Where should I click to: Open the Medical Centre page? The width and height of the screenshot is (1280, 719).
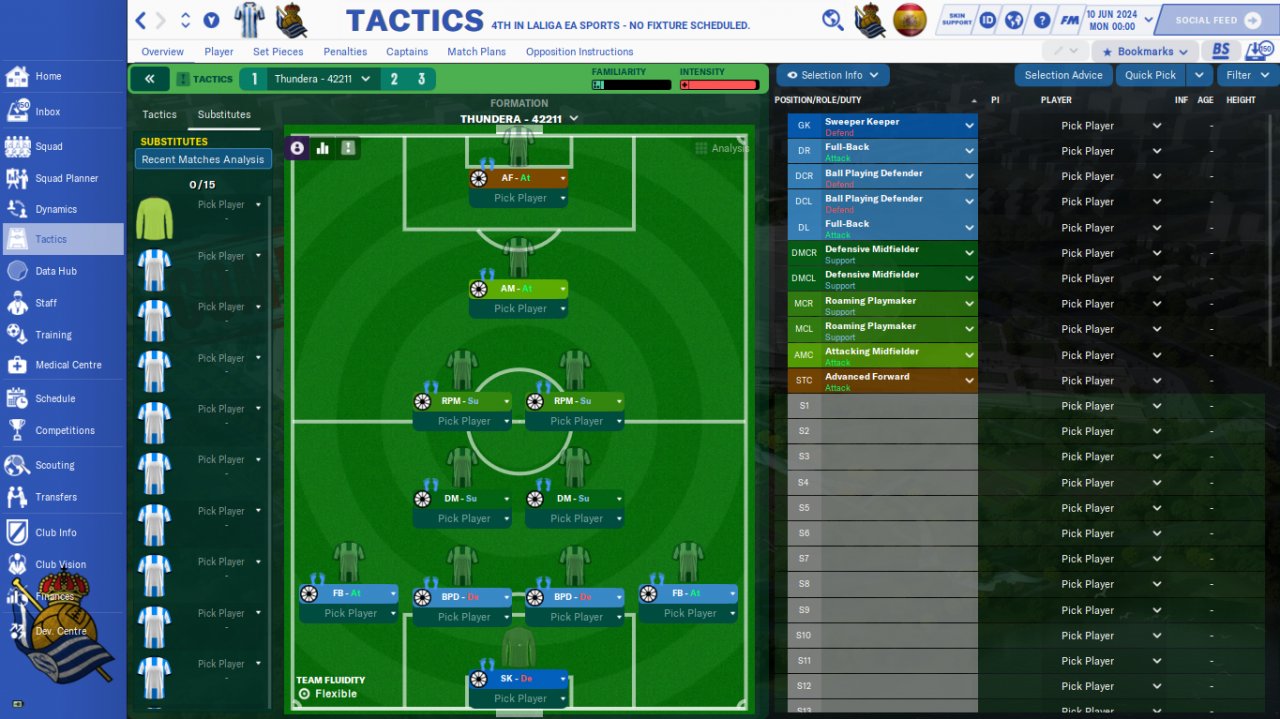[x=68, y=365]
